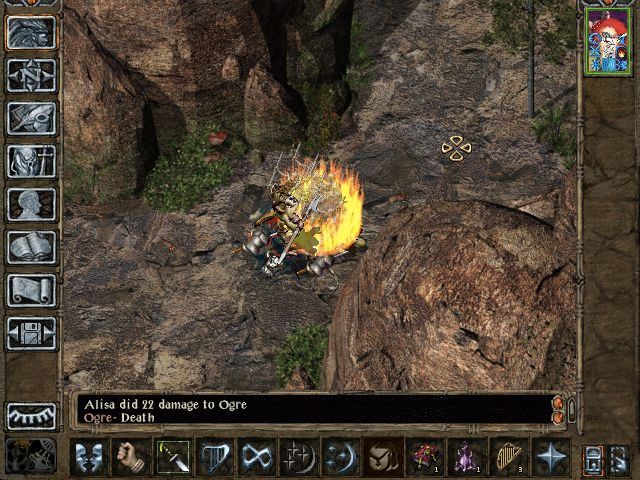This screenshot has width=640, height=480.
Task: Equip the bare fist weapon slot
Action: pos(132,457)
